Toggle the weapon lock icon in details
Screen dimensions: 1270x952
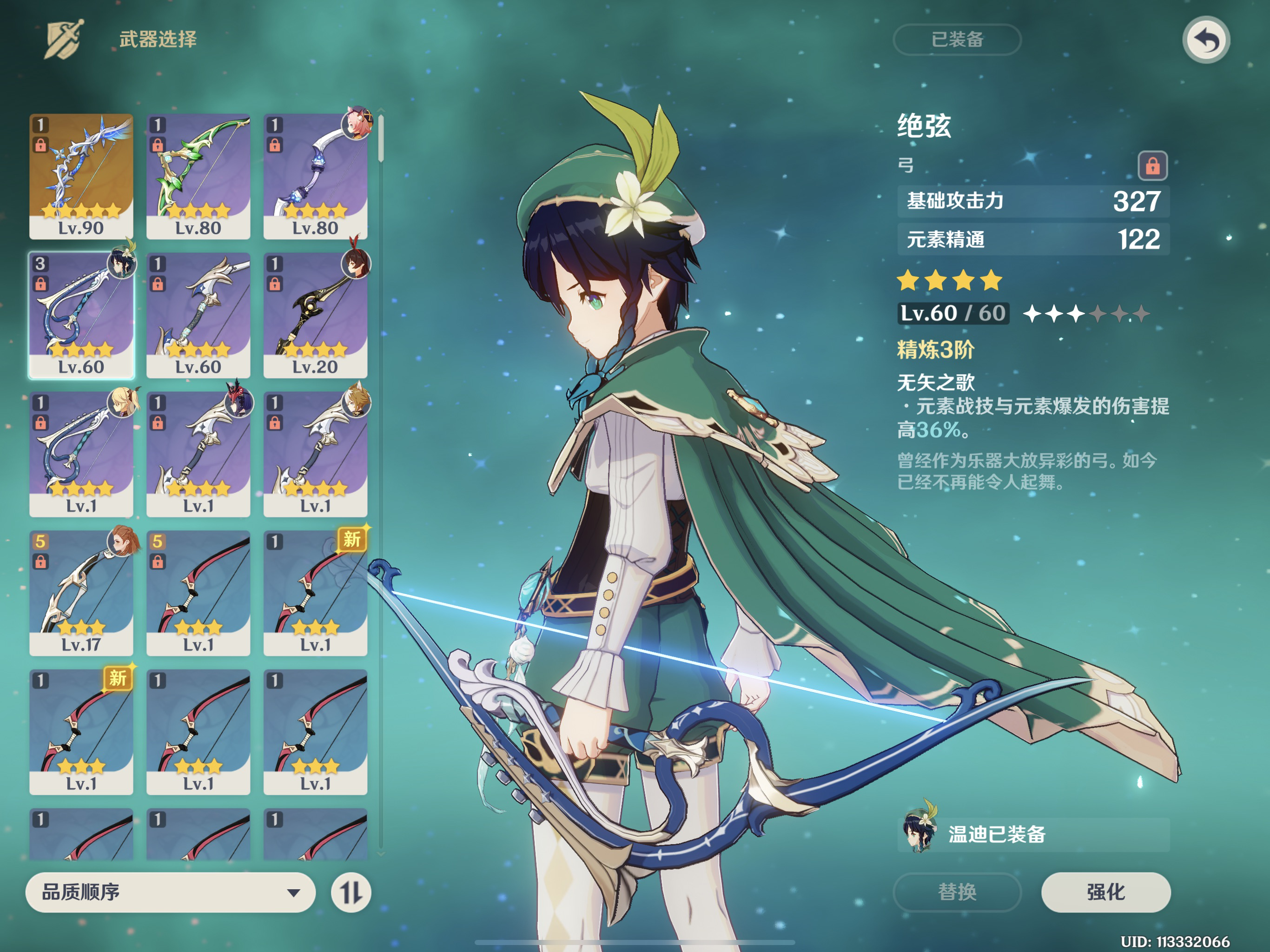pos(1152,166)
